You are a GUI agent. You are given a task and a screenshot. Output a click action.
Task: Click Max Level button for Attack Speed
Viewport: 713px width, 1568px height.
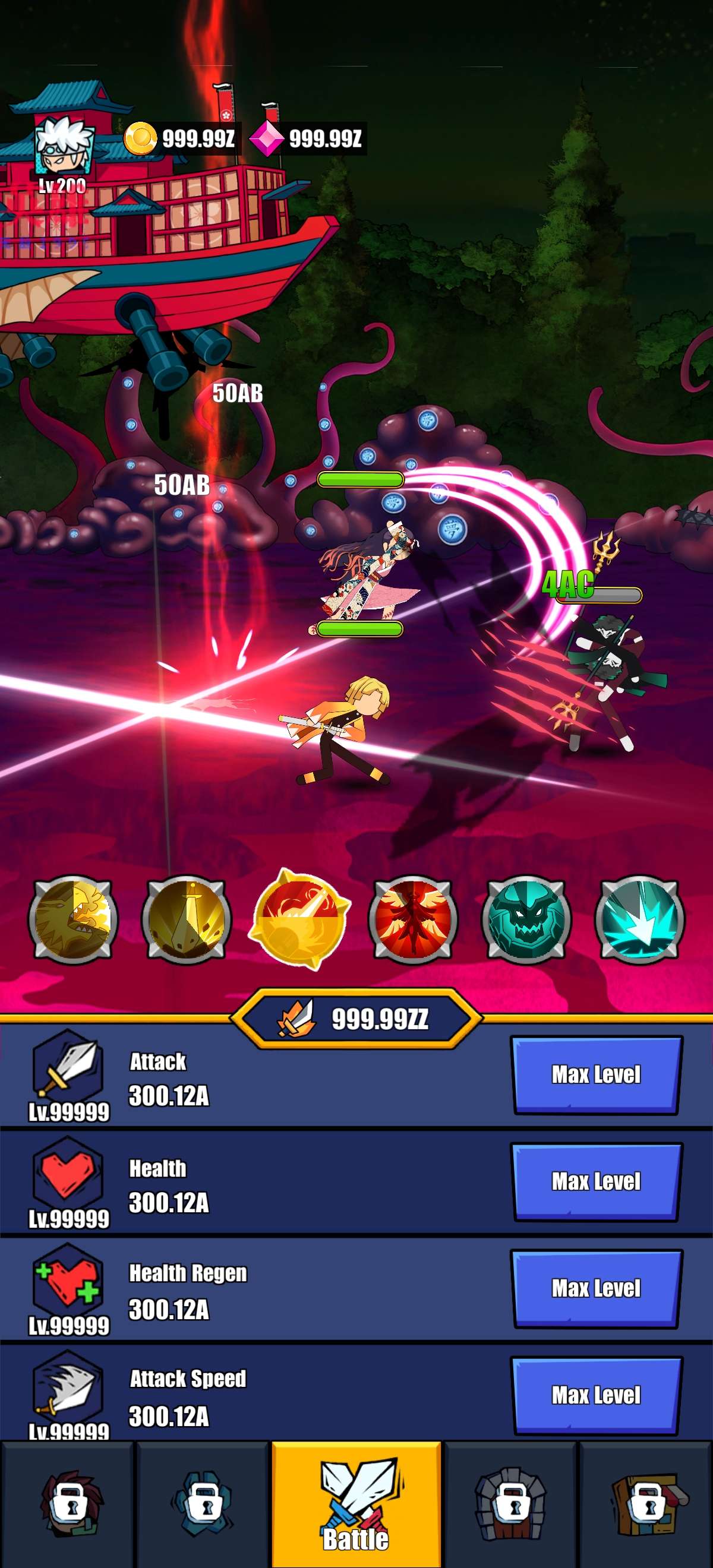596,1395
